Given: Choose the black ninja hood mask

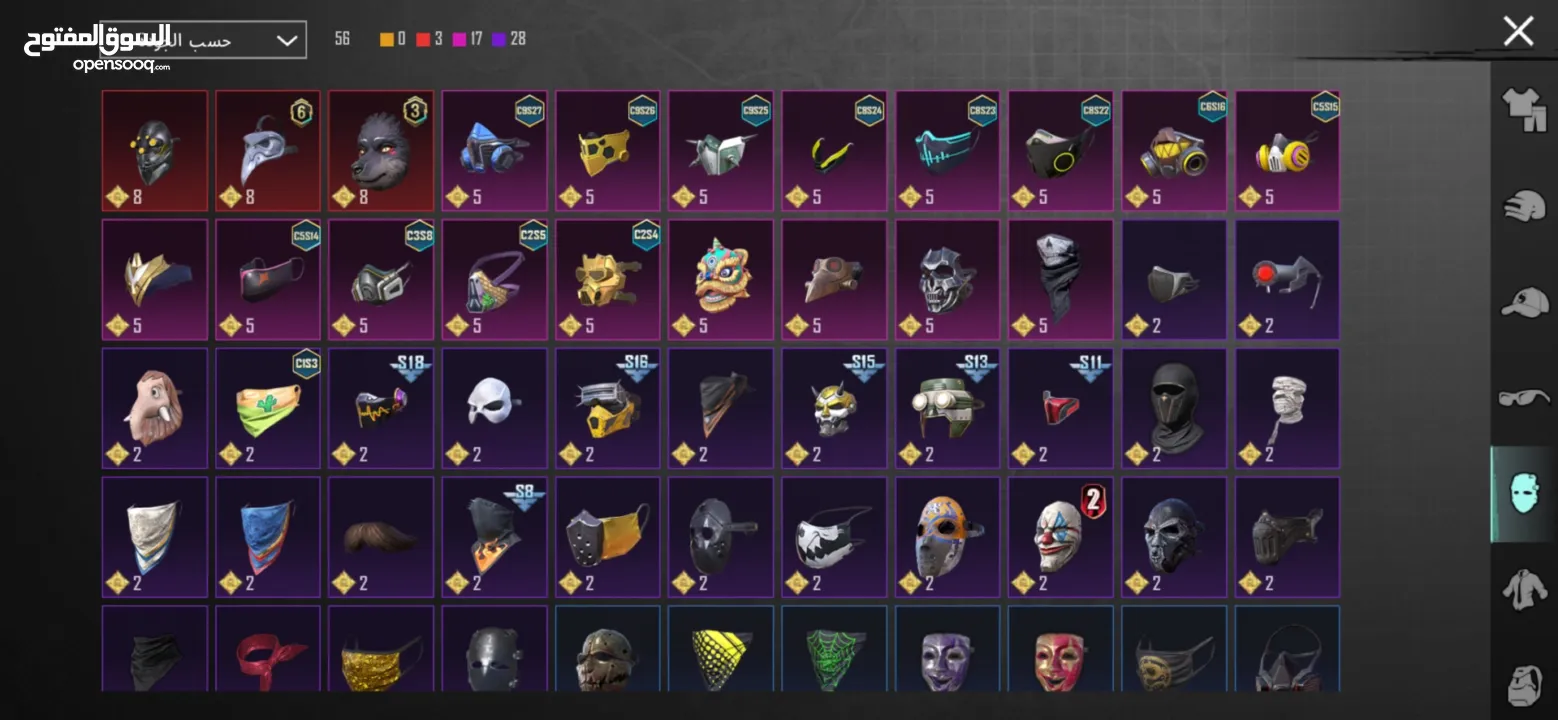Looking at the screenshot, I should click(x=1174, y=407).
